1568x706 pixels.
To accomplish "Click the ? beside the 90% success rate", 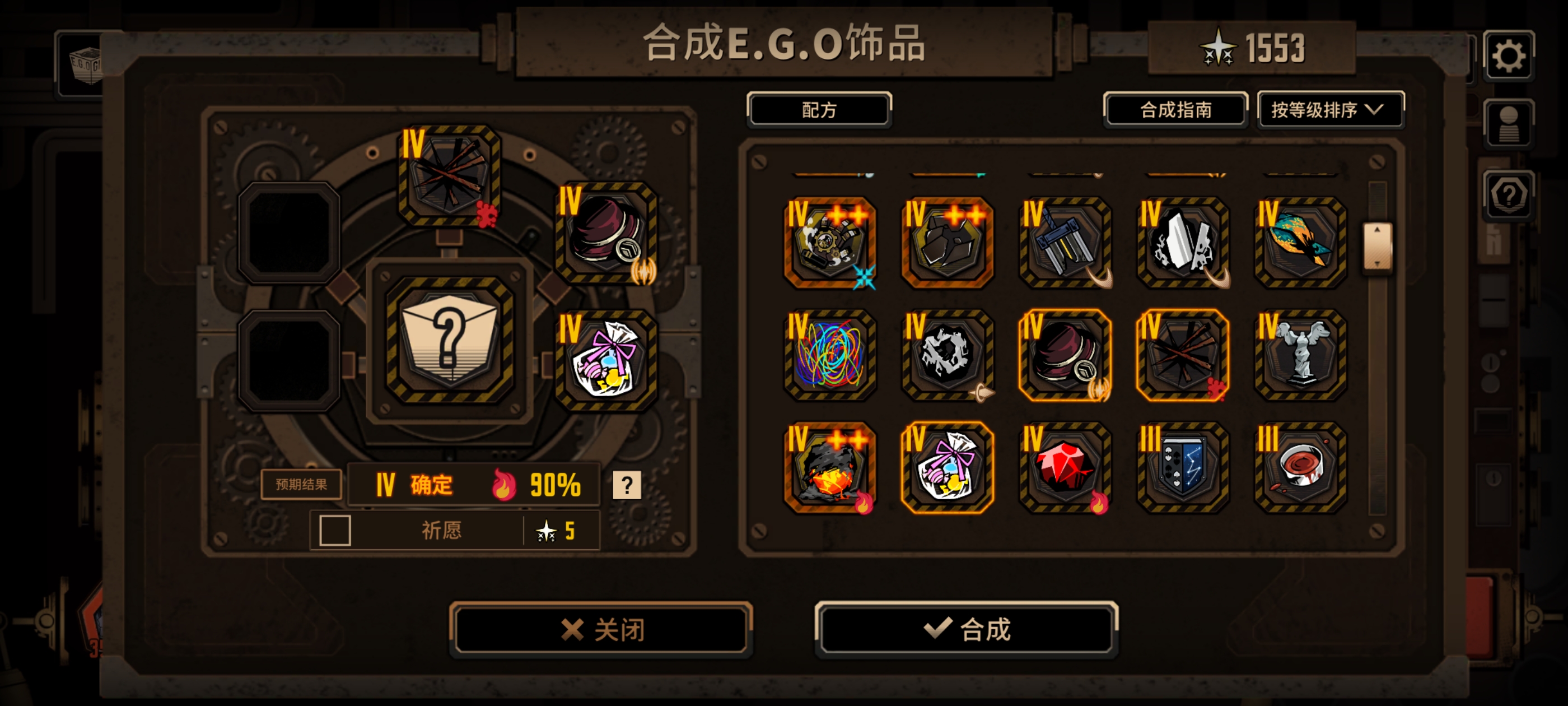I will (628, 484).
